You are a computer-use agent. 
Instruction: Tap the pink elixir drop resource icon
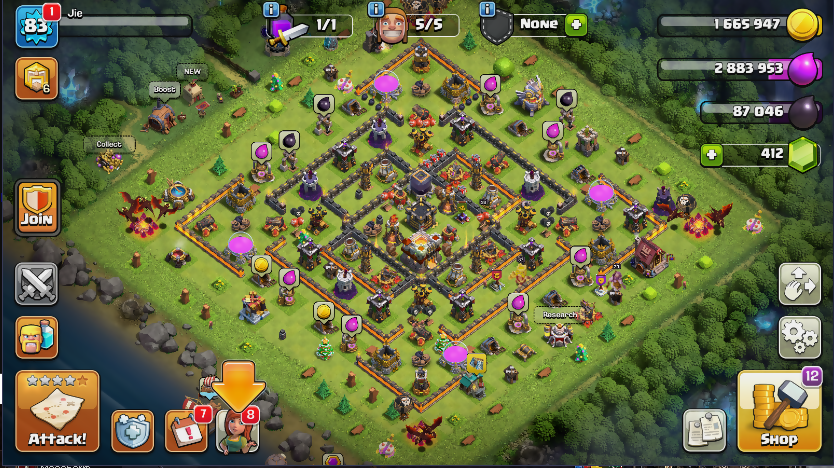pyautogui.click(x=803, y=69)
